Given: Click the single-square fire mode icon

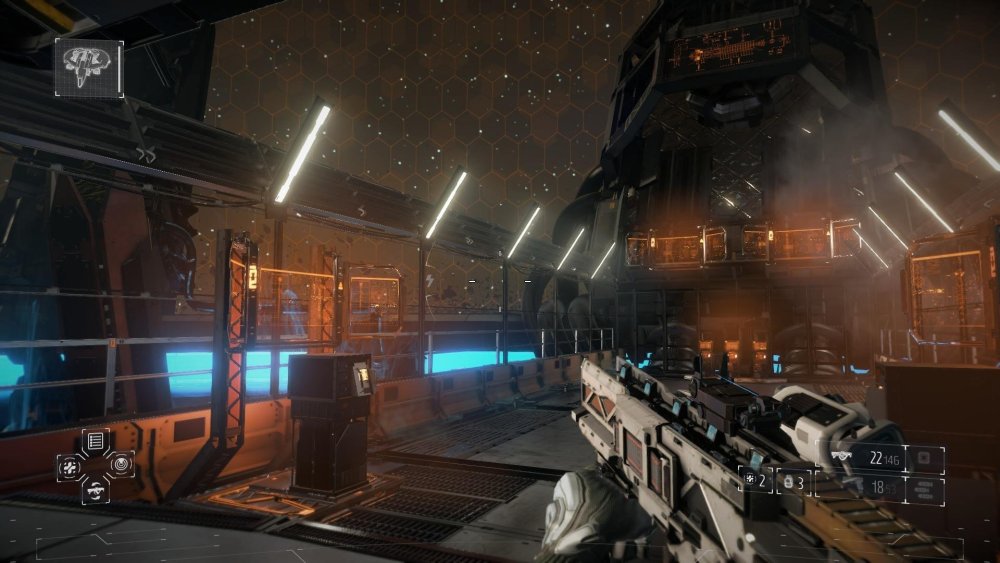Looking at the screenshot, I should click(924, 459).
